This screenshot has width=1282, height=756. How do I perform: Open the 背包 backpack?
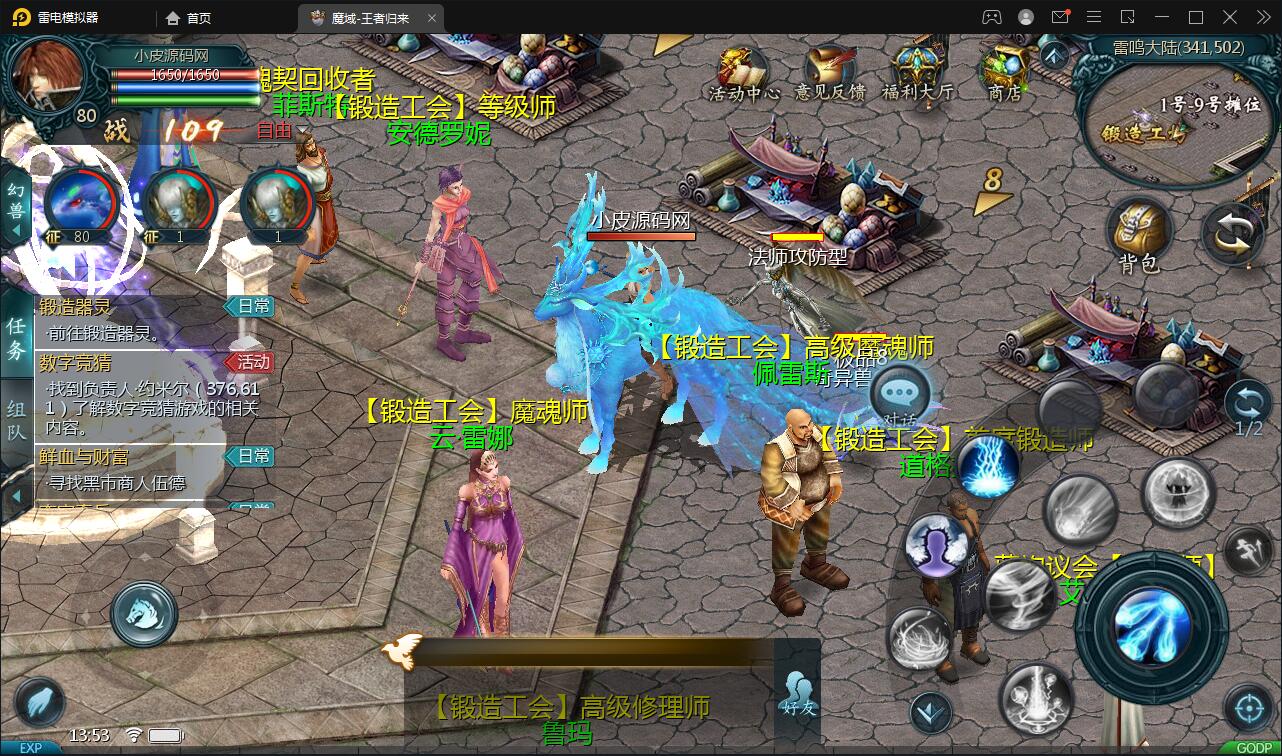(x=1139, y=235)
